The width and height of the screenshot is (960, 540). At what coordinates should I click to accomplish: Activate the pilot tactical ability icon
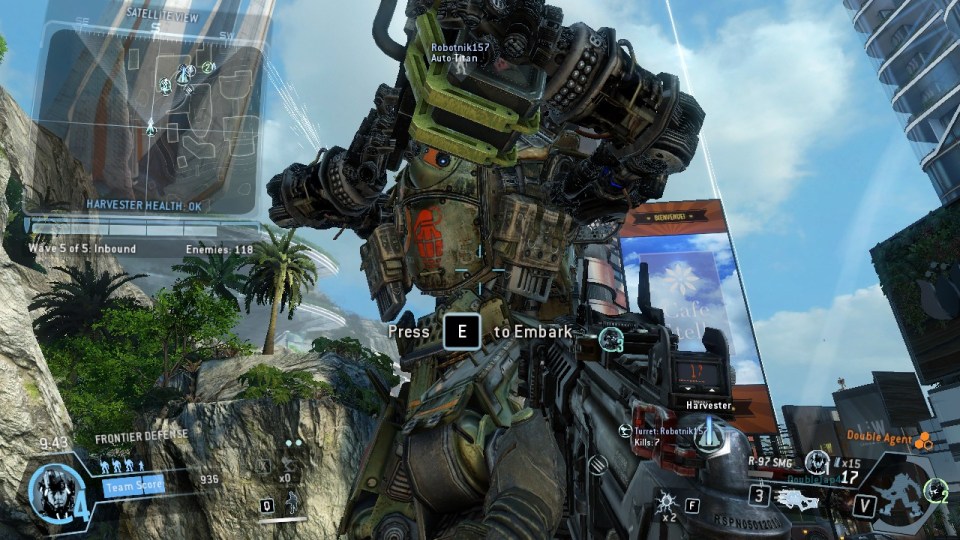point(293,495)
